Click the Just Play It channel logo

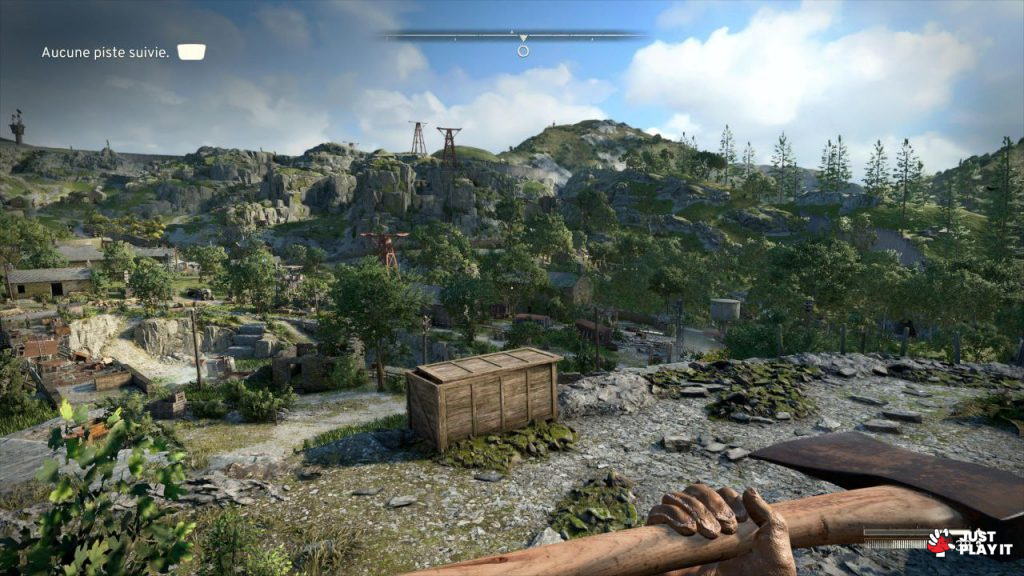pyautogui.click(x=971, y=542)
